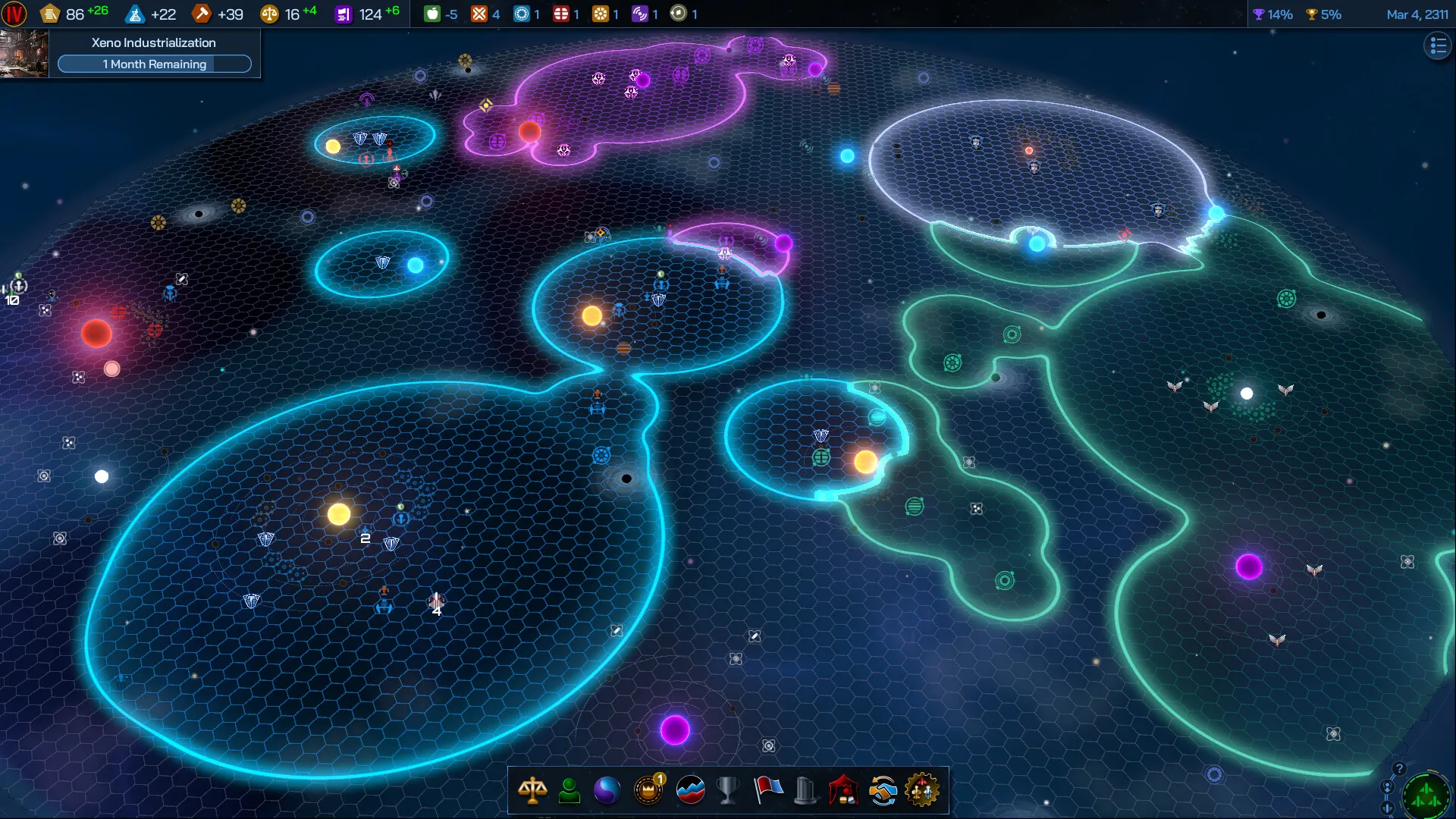Click the research flask indicator

(135, 13)
